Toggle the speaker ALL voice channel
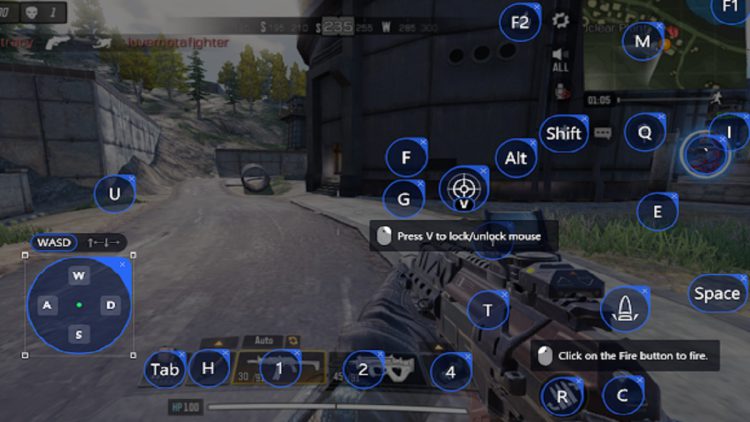Viewport: 750px width, 422px height. (x=561, y=58)
